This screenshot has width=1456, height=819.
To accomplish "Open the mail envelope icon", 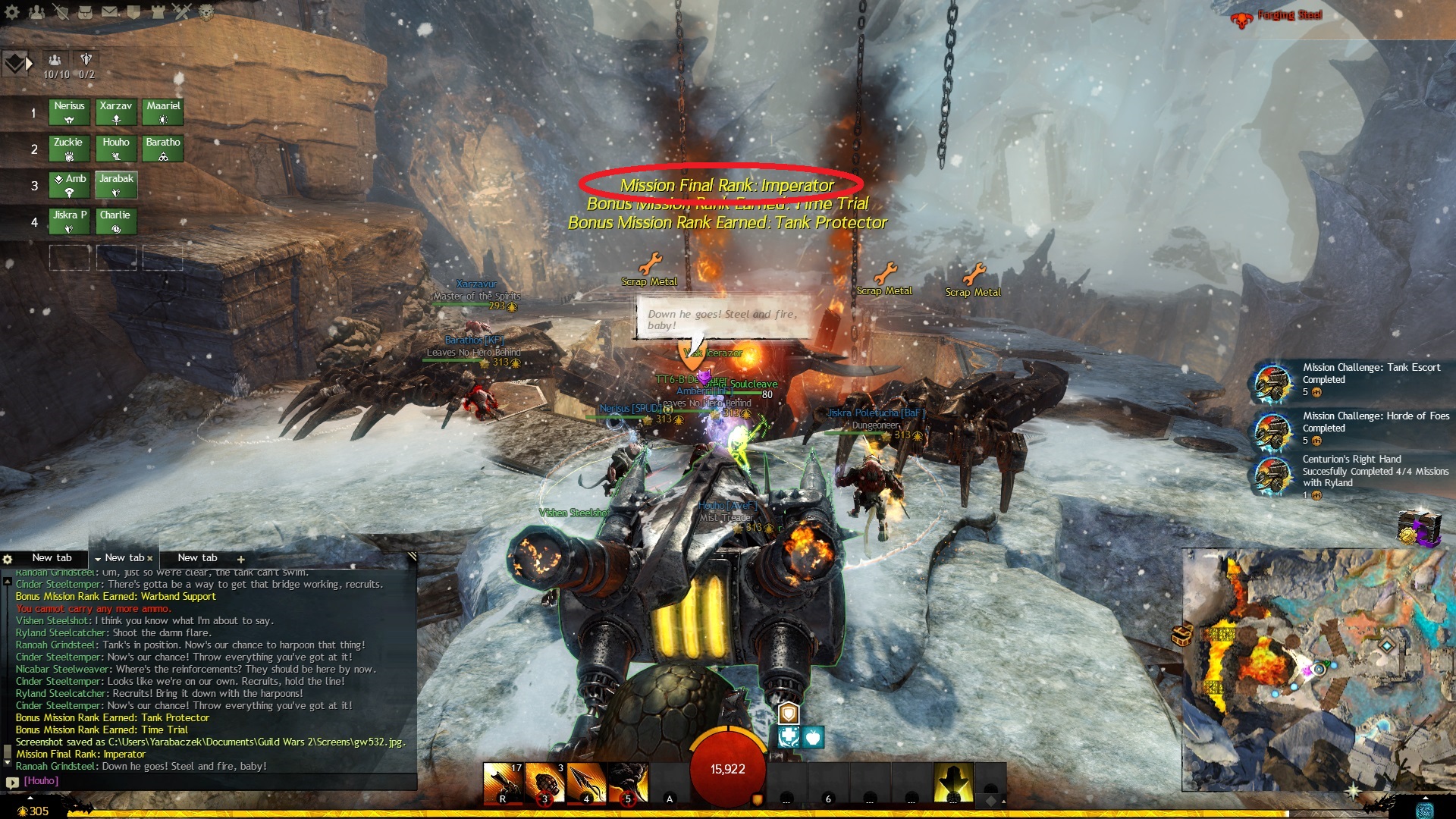I will coord(109,12).
